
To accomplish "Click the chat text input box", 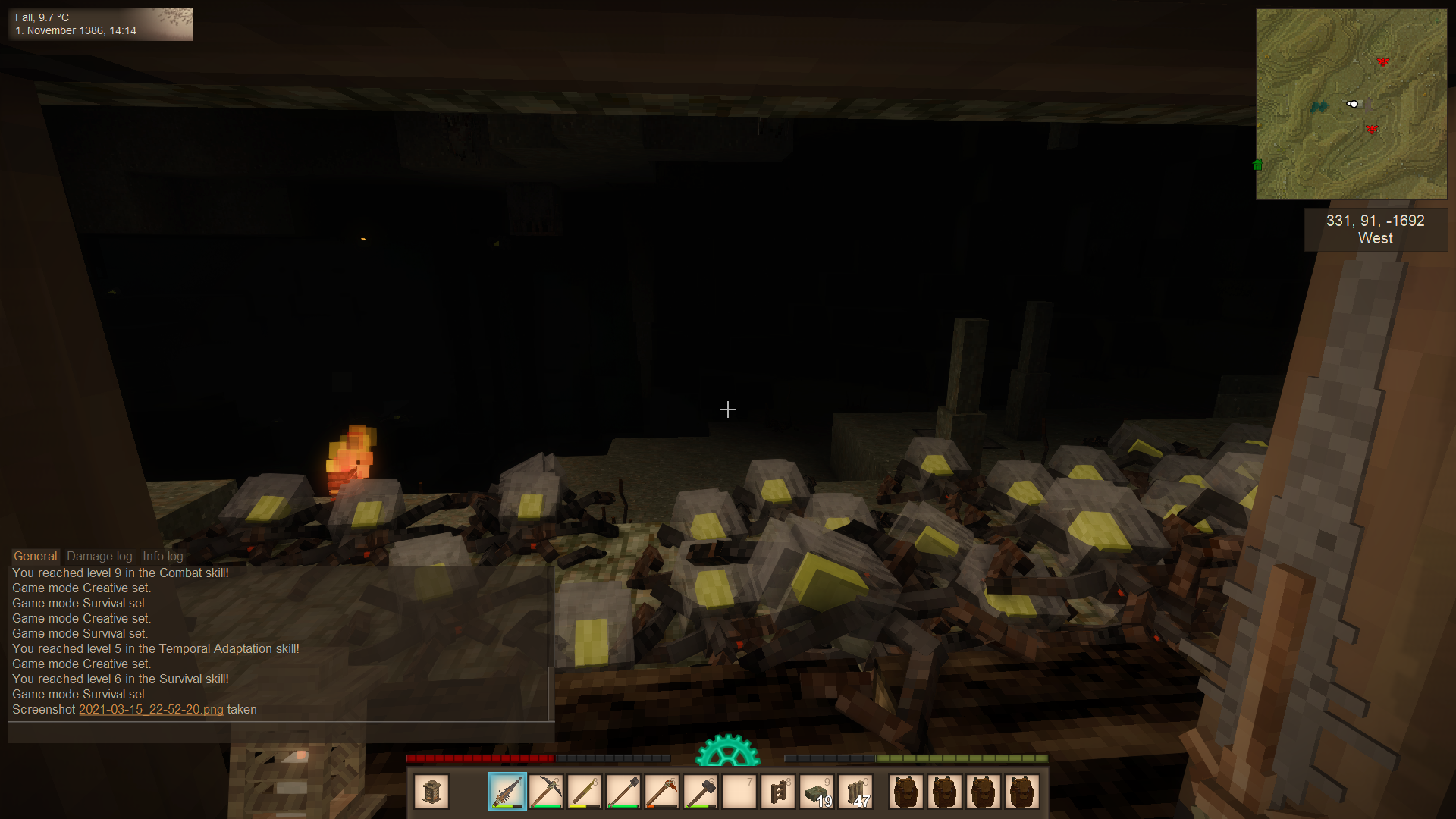I will click(x=281, y=733).
